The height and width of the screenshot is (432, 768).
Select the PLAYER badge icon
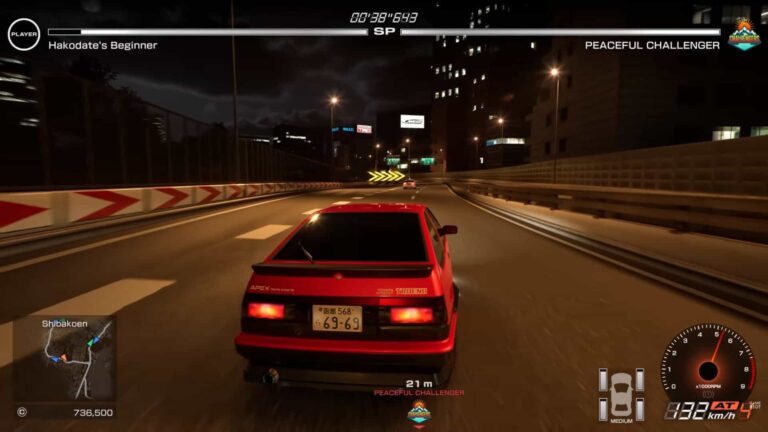pyautogui.click(x=23, y=34)
